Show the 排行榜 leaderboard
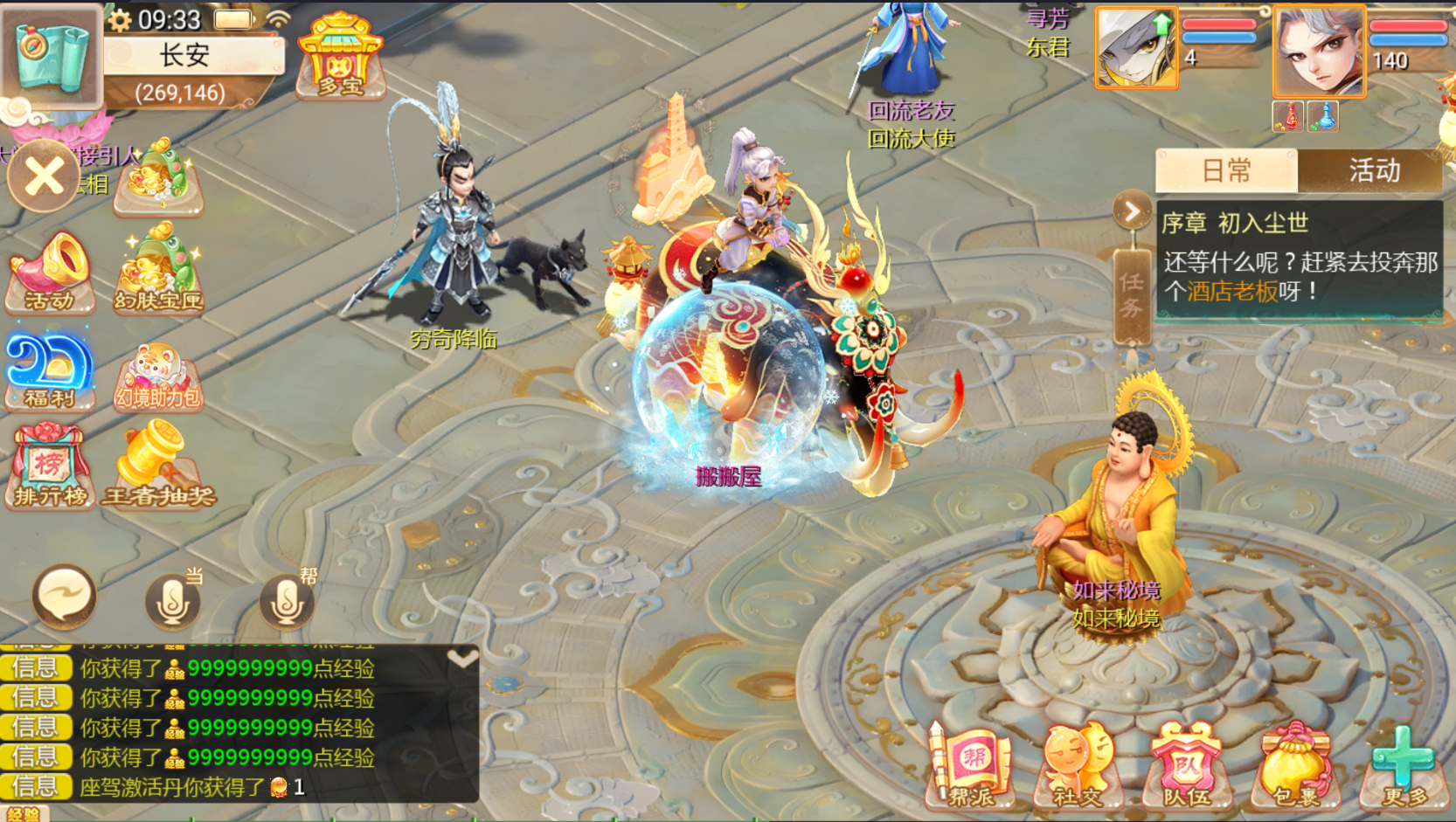 point(50,466)
